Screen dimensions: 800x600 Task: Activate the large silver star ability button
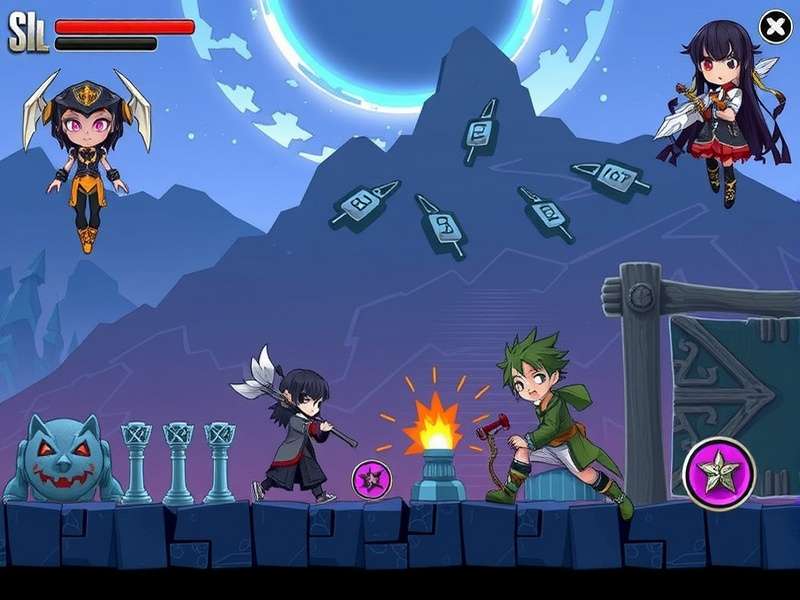[x=718, y=473]
